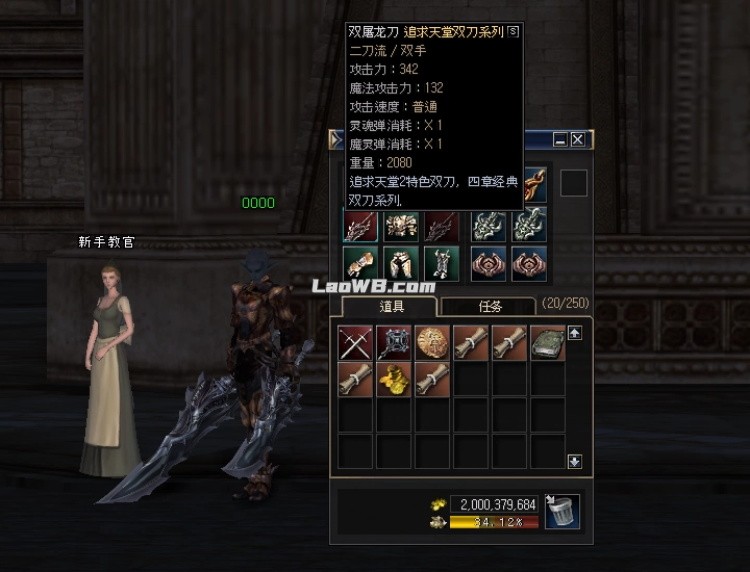Viewport: 750px width, 572px height.
Task: Click the gold nugget pile item
Action: coord(393,380)
